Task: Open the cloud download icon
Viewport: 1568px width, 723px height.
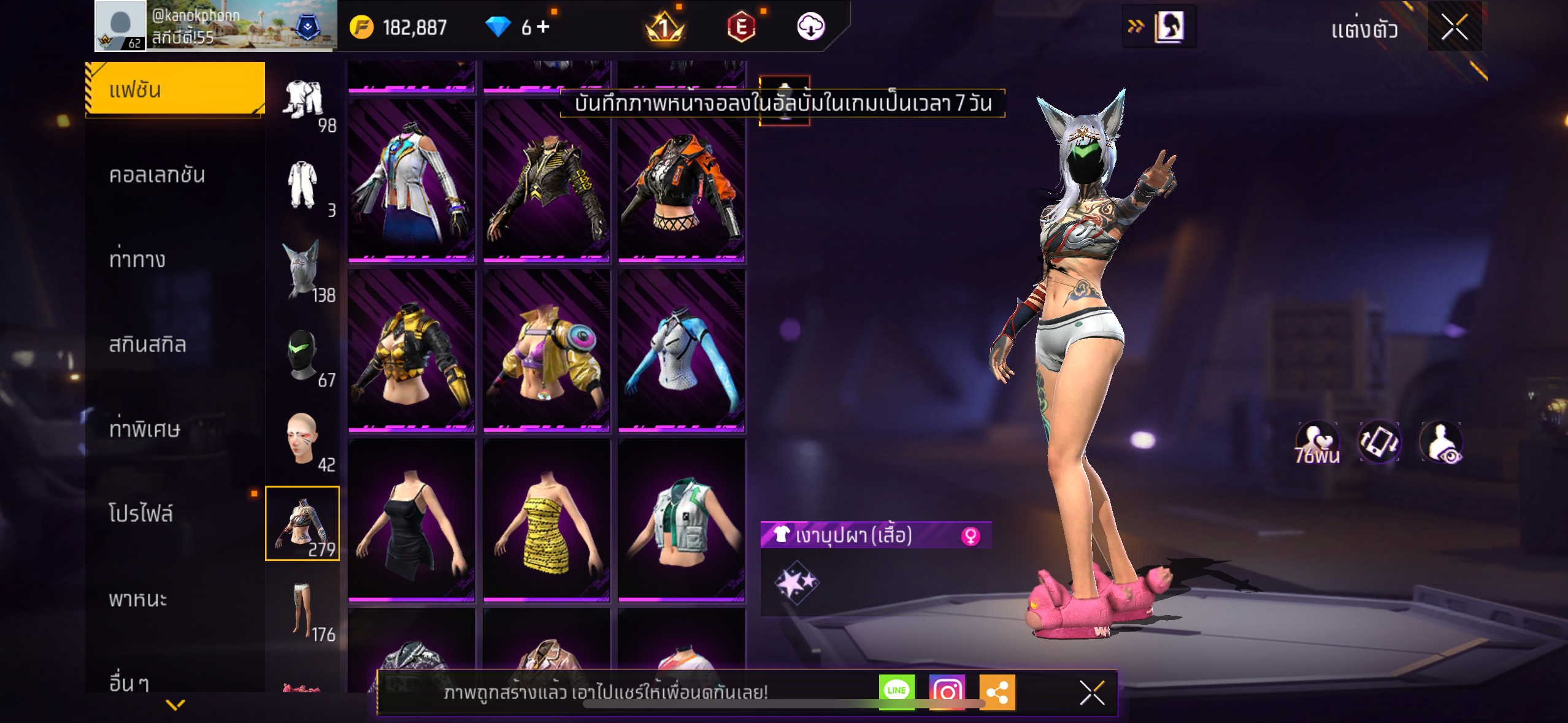Action: [810, 26]
